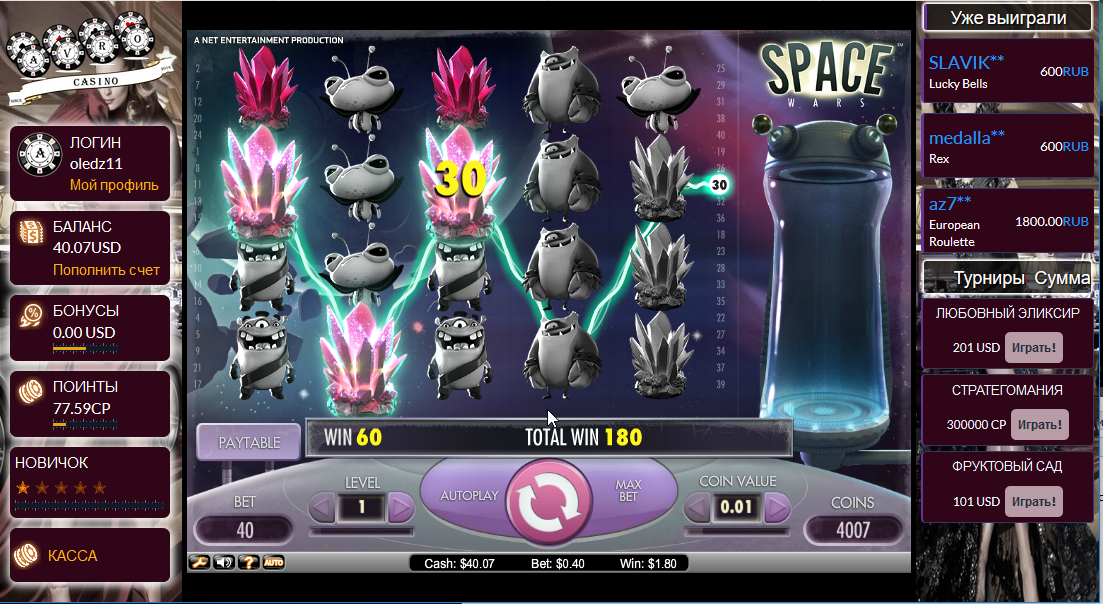Open the Paytable
The height and width of the screenshot is (604, 1103).
pos(248,441)
